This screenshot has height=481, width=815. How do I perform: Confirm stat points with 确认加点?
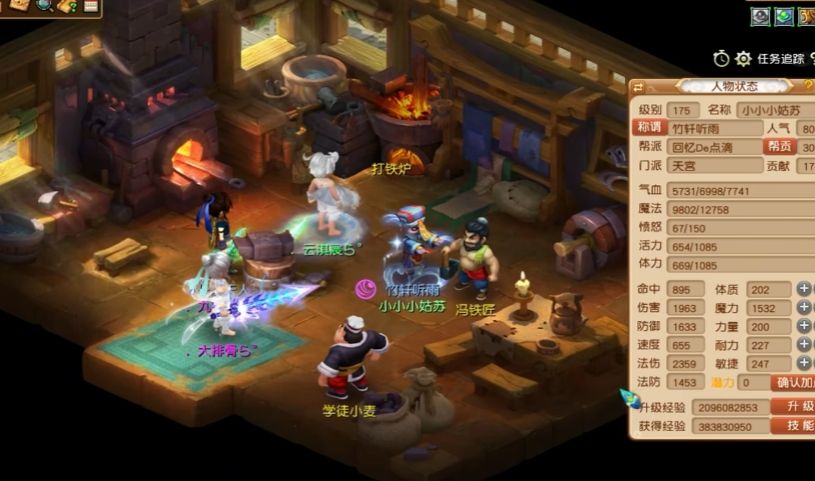795,382
